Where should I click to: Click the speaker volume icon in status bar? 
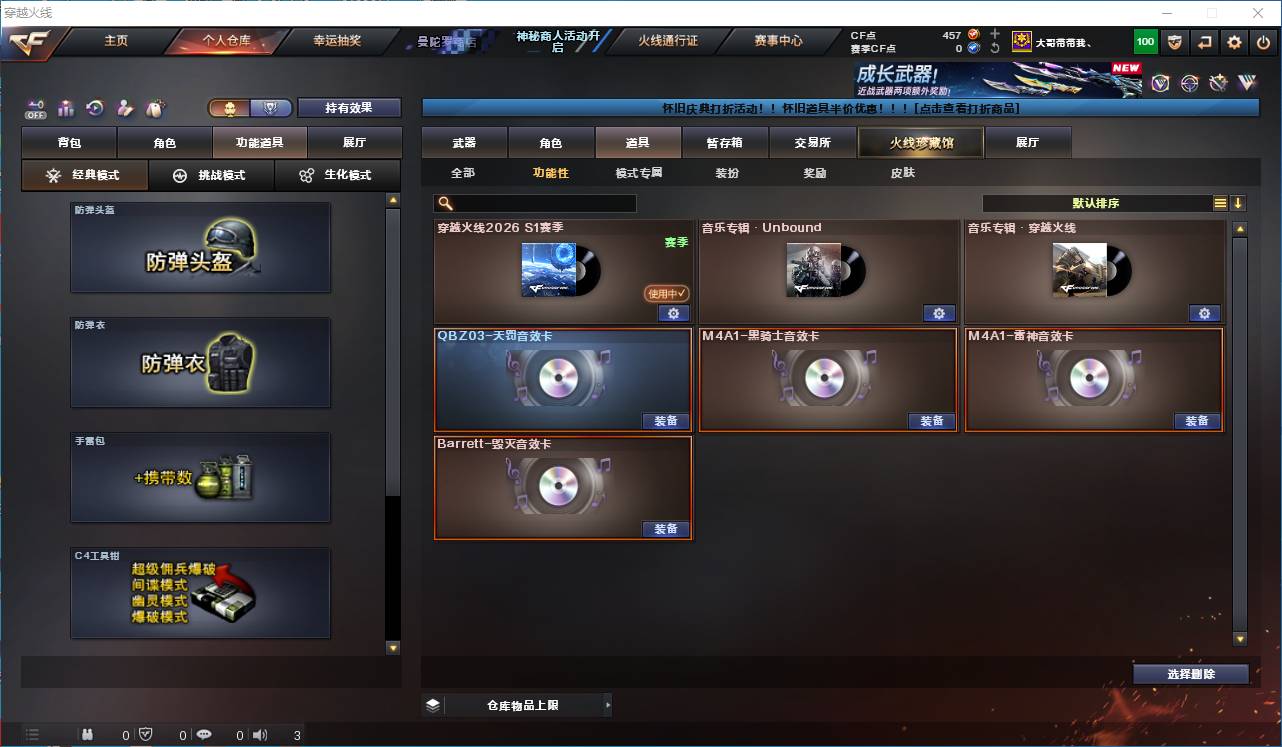[x=259, y=736]
